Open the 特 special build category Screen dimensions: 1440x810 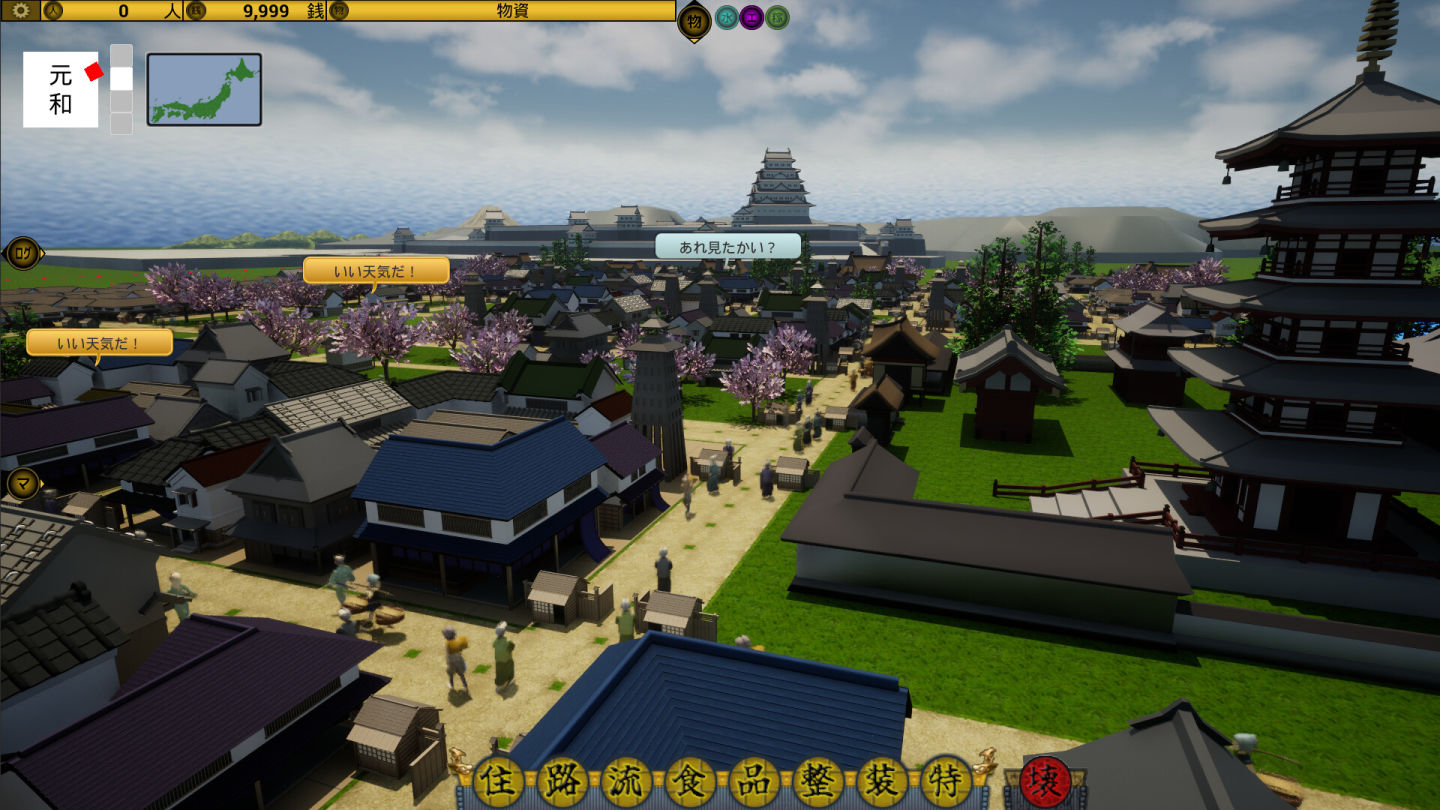pos(946,781)
